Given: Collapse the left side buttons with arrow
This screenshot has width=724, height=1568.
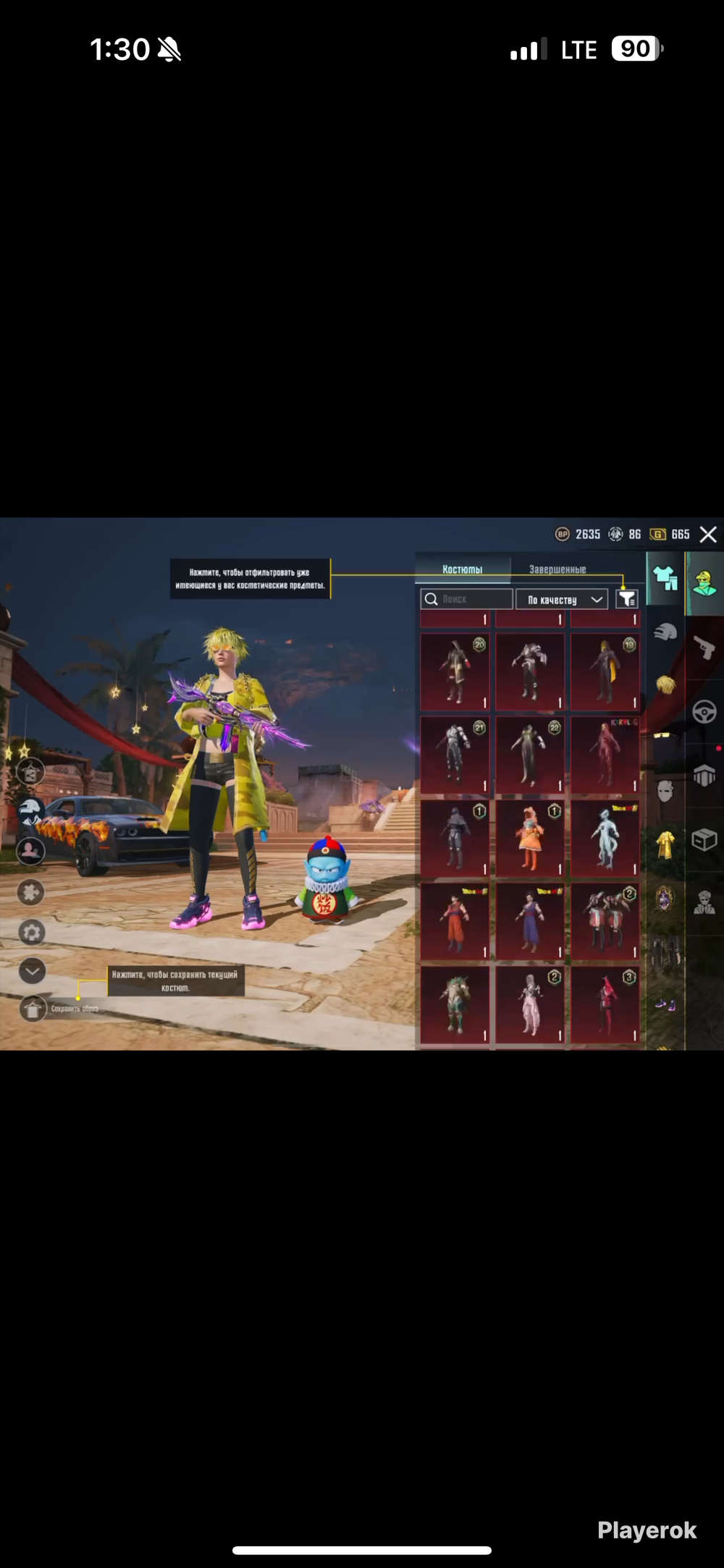Looking at the screenshot, I should click(32, 971).
